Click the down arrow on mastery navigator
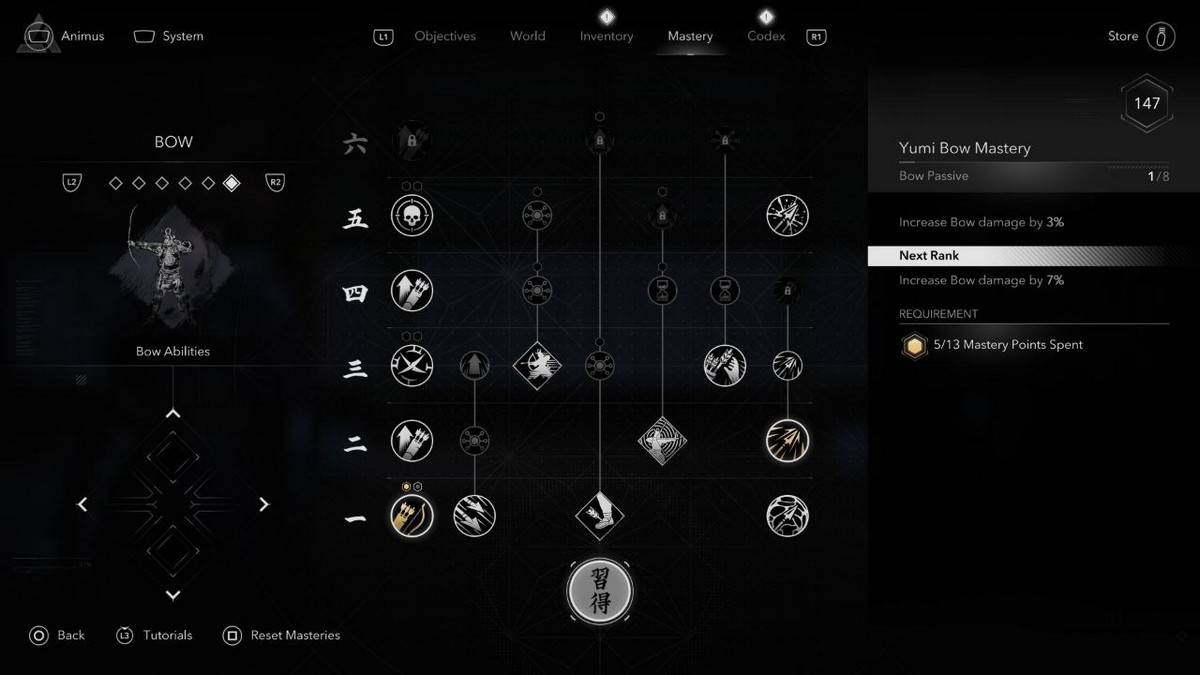The height and width of the screenshot is (675, 1200). [x=173, y=595]
